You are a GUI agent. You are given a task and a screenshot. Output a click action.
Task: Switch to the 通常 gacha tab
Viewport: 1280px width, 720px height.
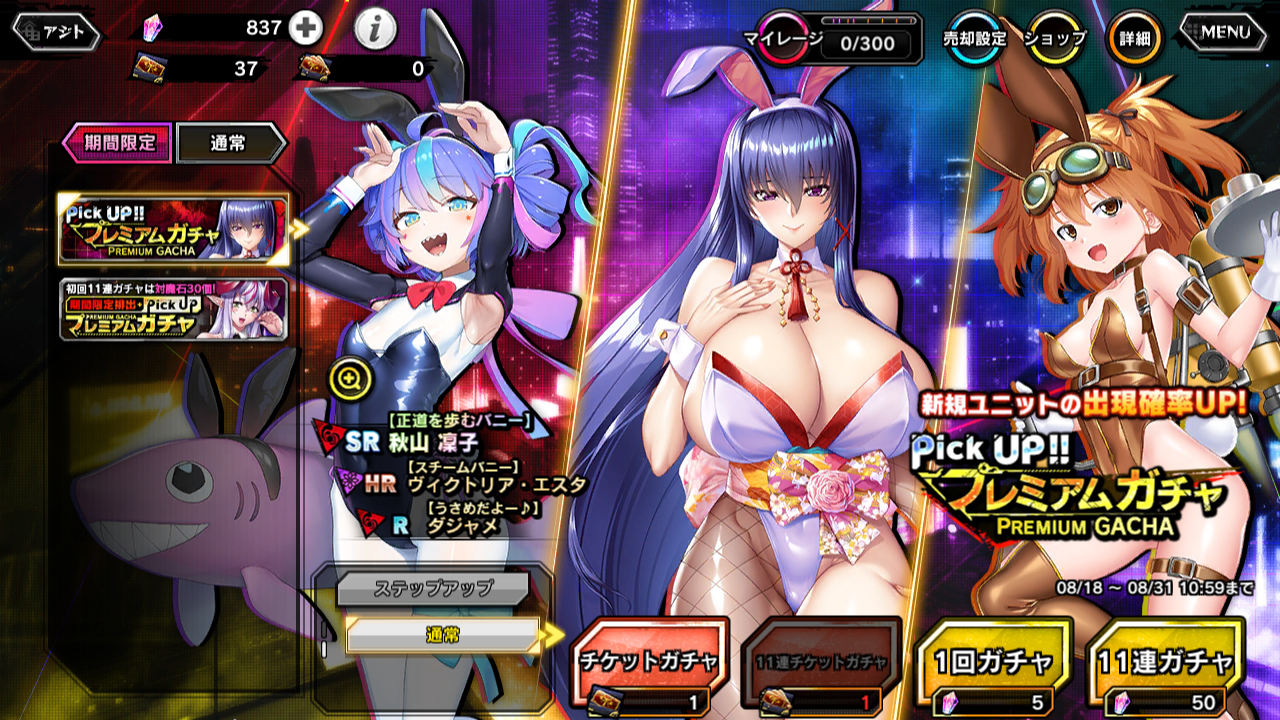(230, 143)
